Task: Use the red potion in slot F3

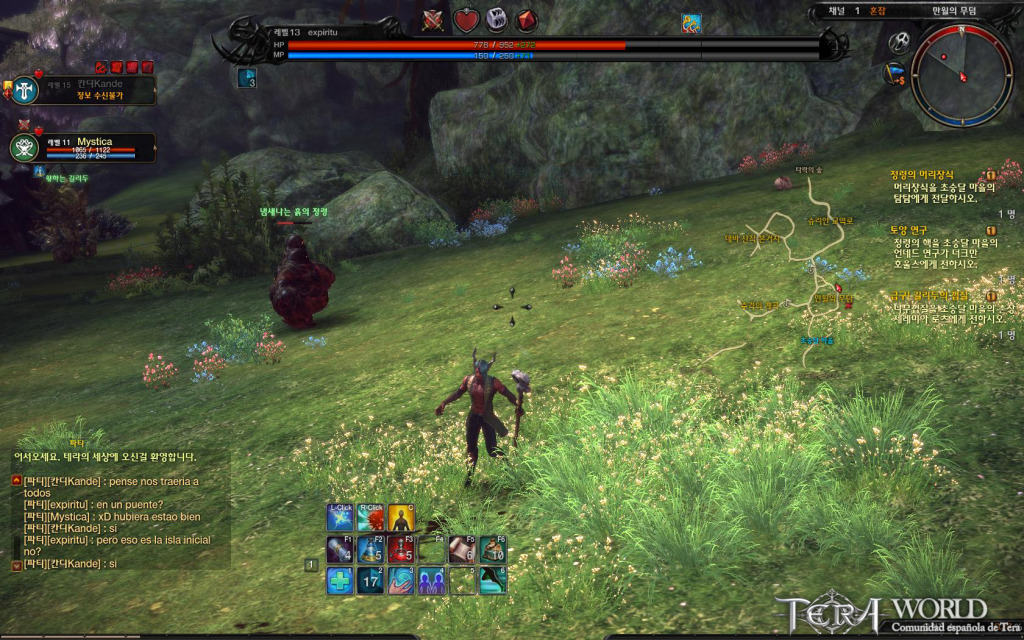Action: [401, 549]
